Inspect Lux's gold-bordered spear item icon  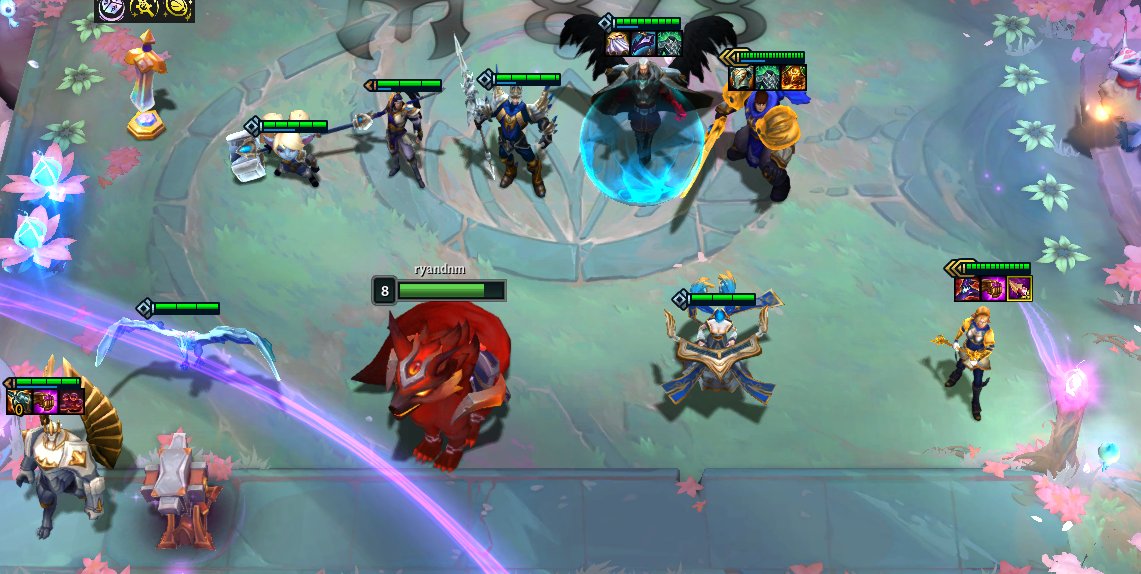click(1019, 289)
